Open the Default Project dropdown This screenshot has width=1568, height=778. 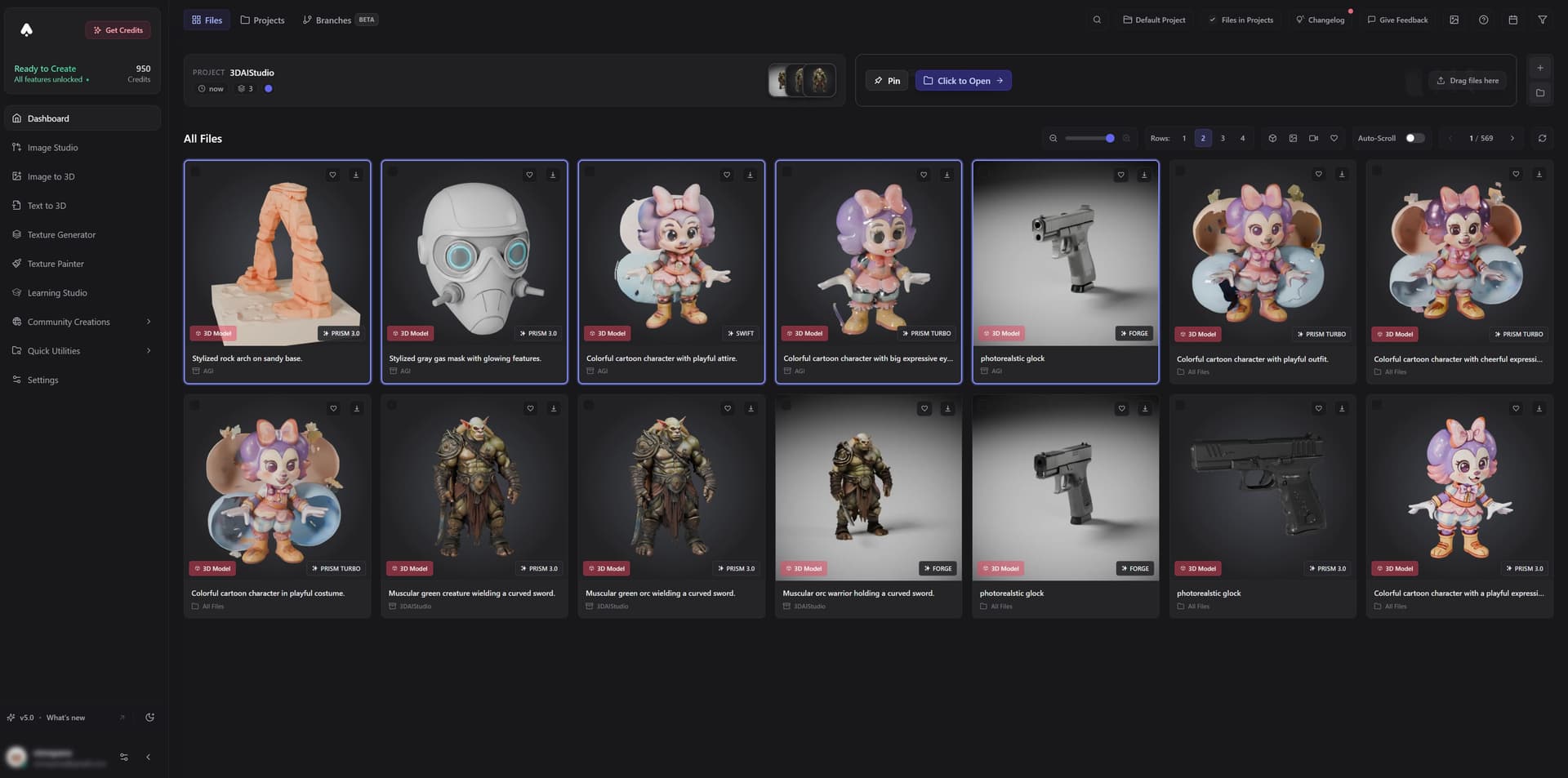[x=1153, y=19]
